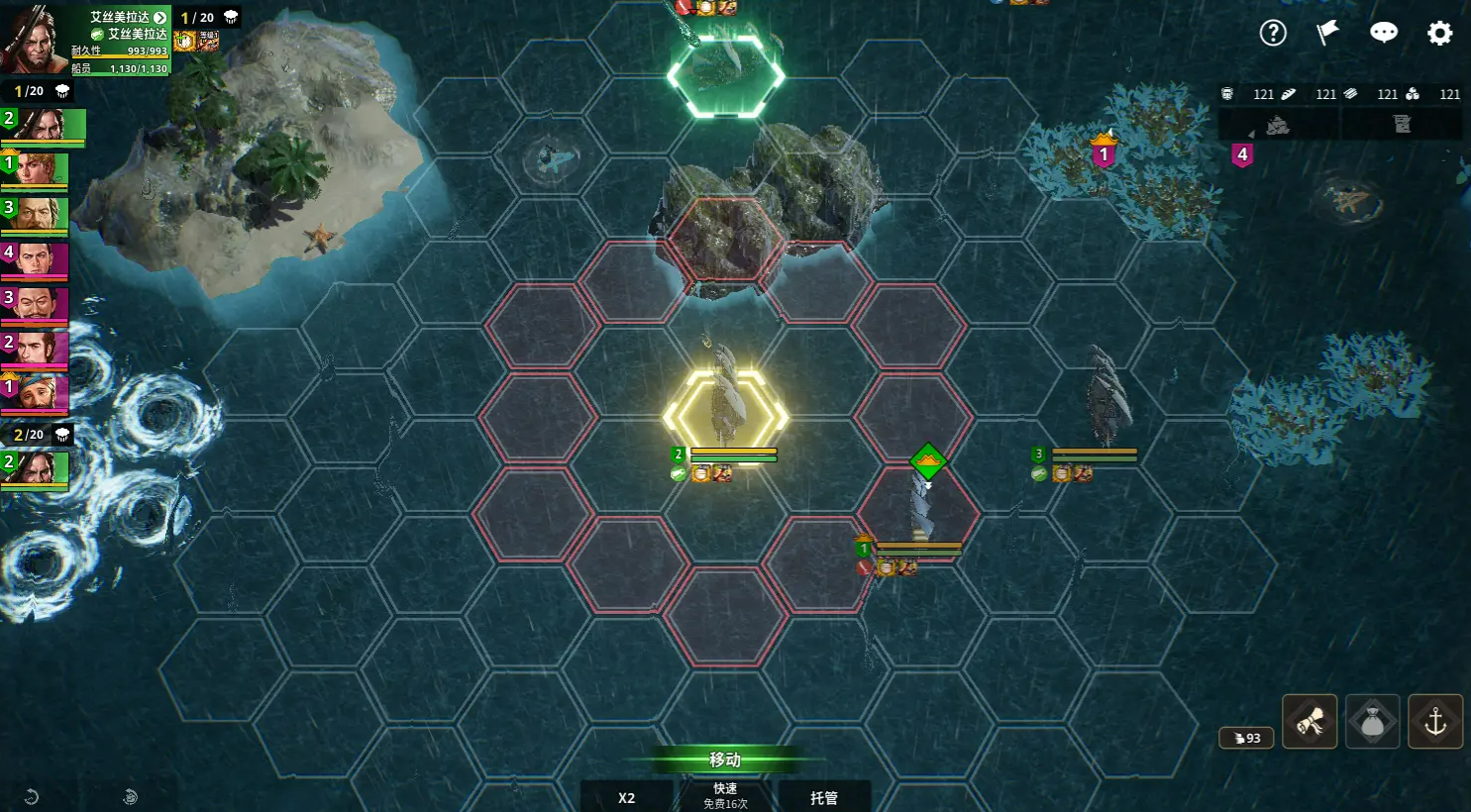Toggle the X2 speed button

(626, 797)
